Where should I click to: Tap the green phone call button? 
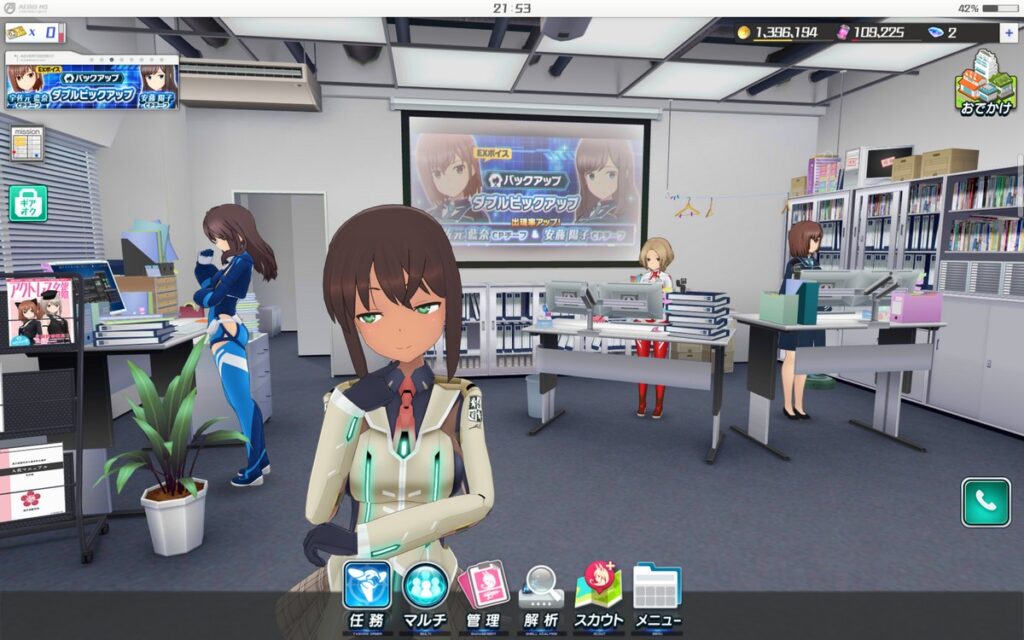click(x=985, y=502)
